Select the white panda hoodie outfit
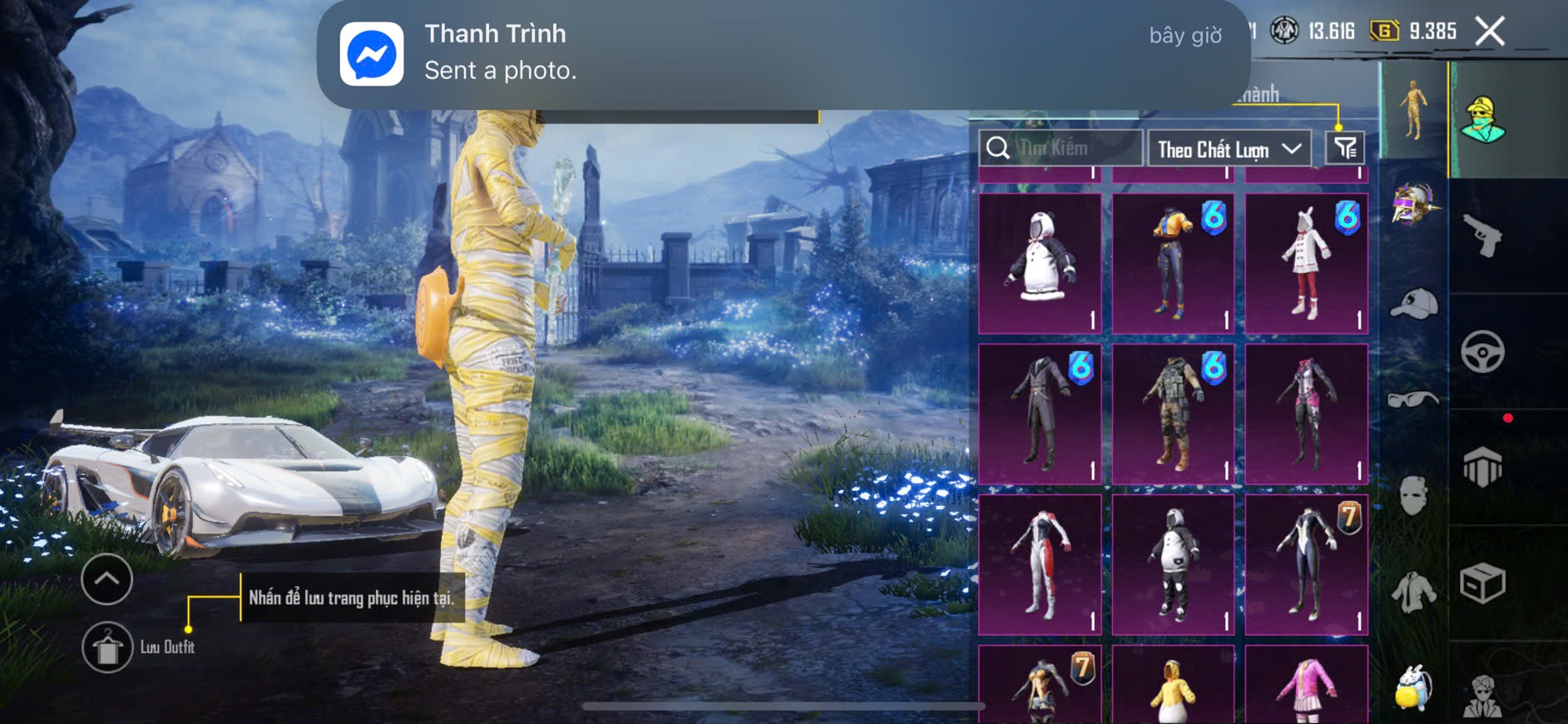The width and height of the screenshot is (1568, 724). [x=1040, y=263]
